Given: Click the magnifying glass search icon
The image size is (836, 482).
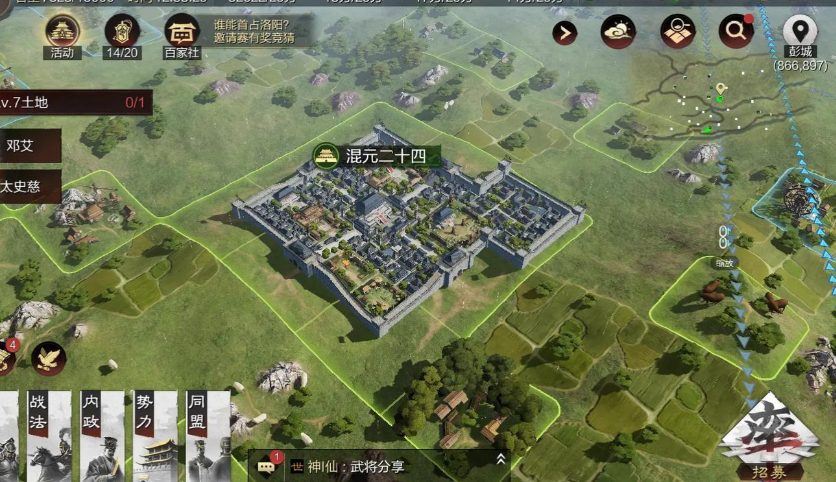Looking at the screenshot, I should pyautogui.click(x=735, y=32).
